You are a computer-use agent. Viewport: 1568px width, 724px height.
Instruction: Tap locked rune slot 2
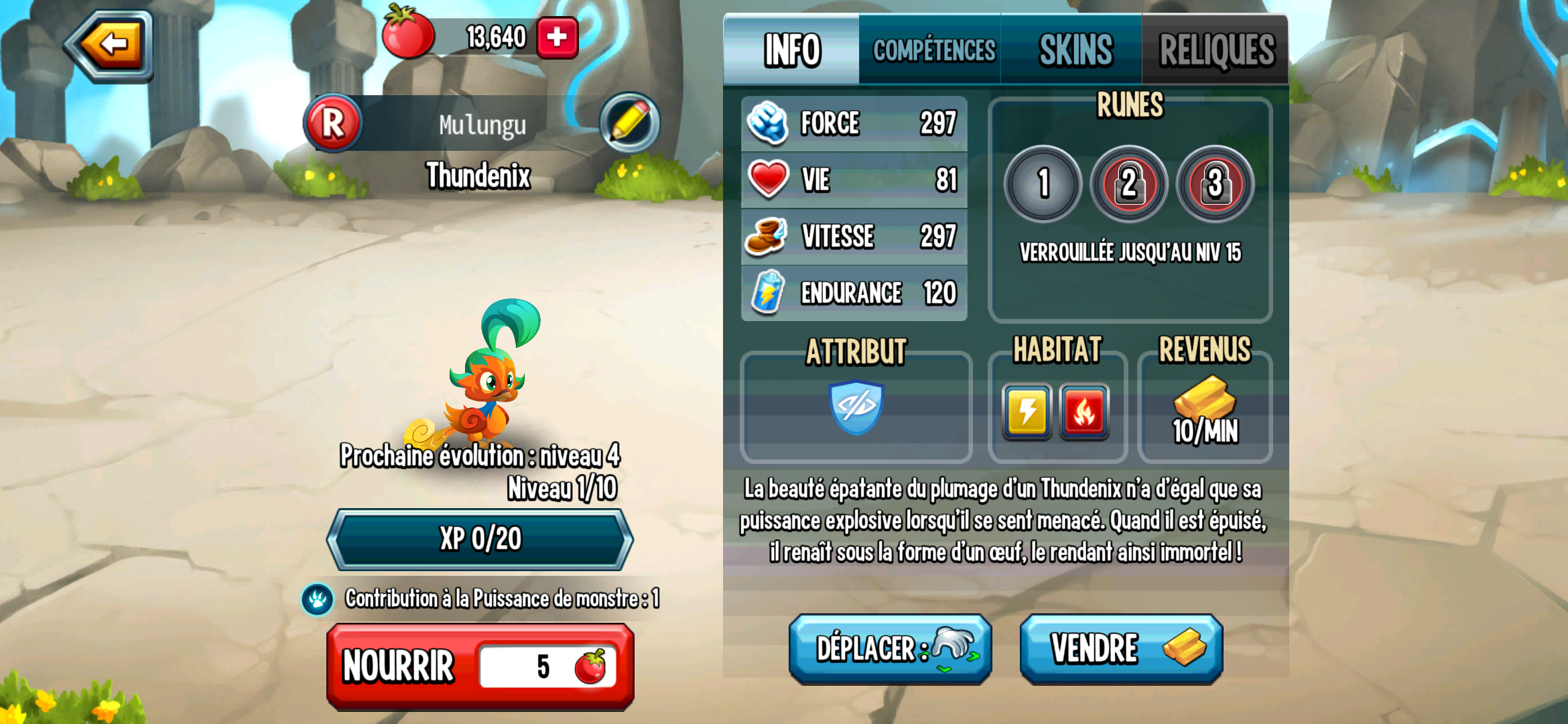(1129, 183)
